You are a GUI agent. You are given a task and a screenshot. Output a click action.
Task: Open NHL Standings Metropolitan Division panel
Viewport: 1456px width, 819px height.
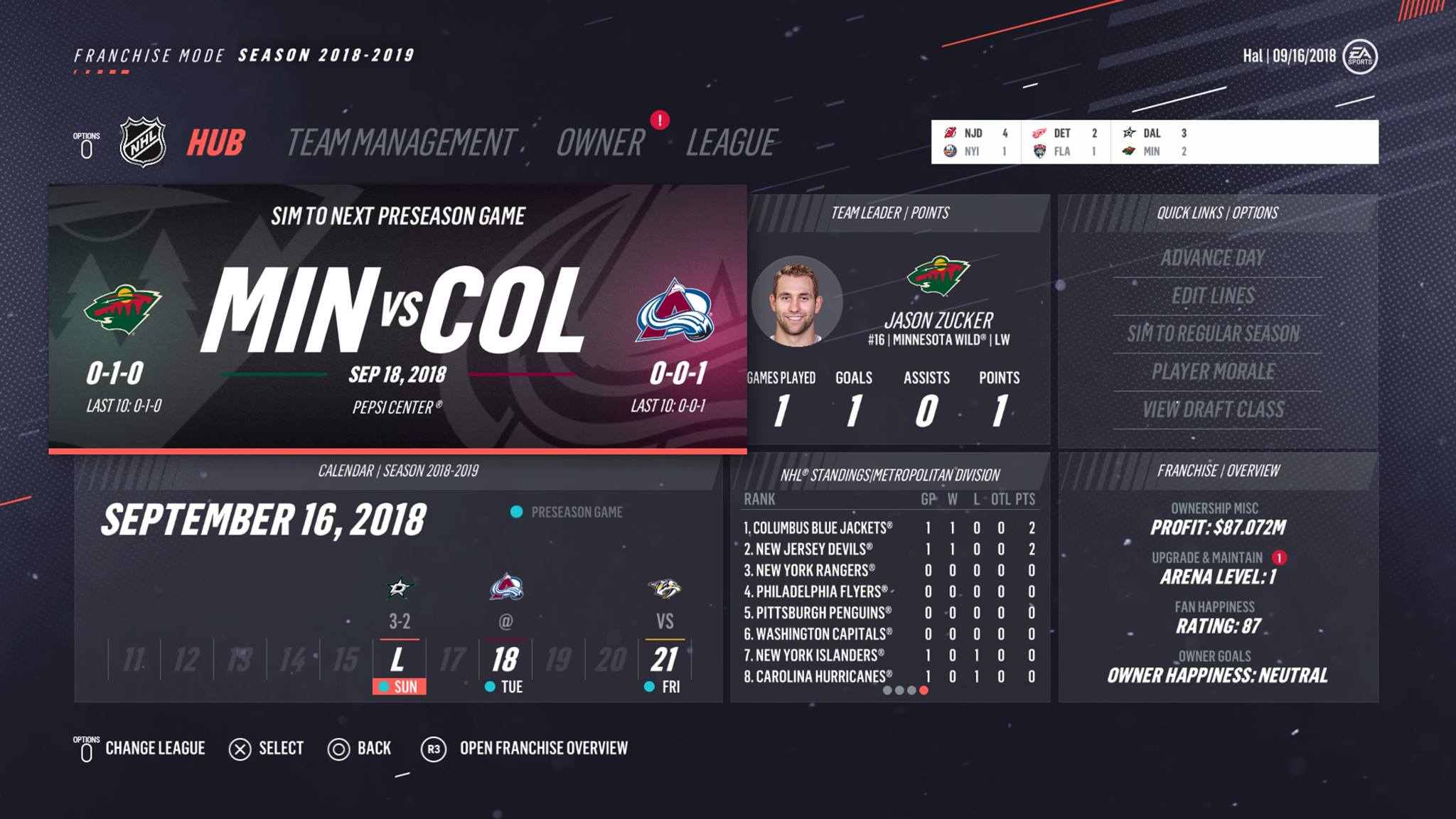890,577
